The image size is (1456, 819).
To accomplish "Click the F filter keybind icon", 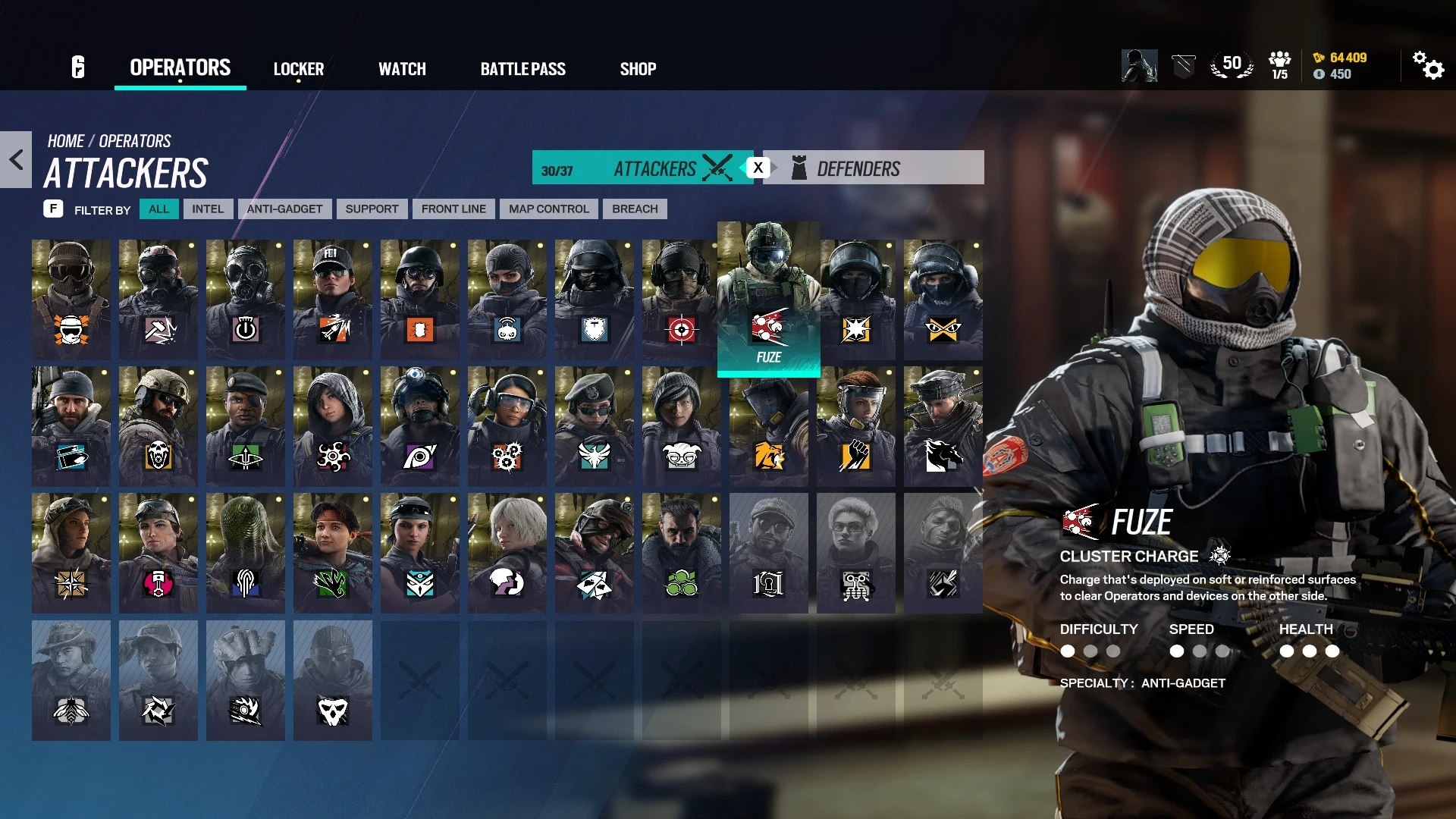I will click(x=53, y=209).
